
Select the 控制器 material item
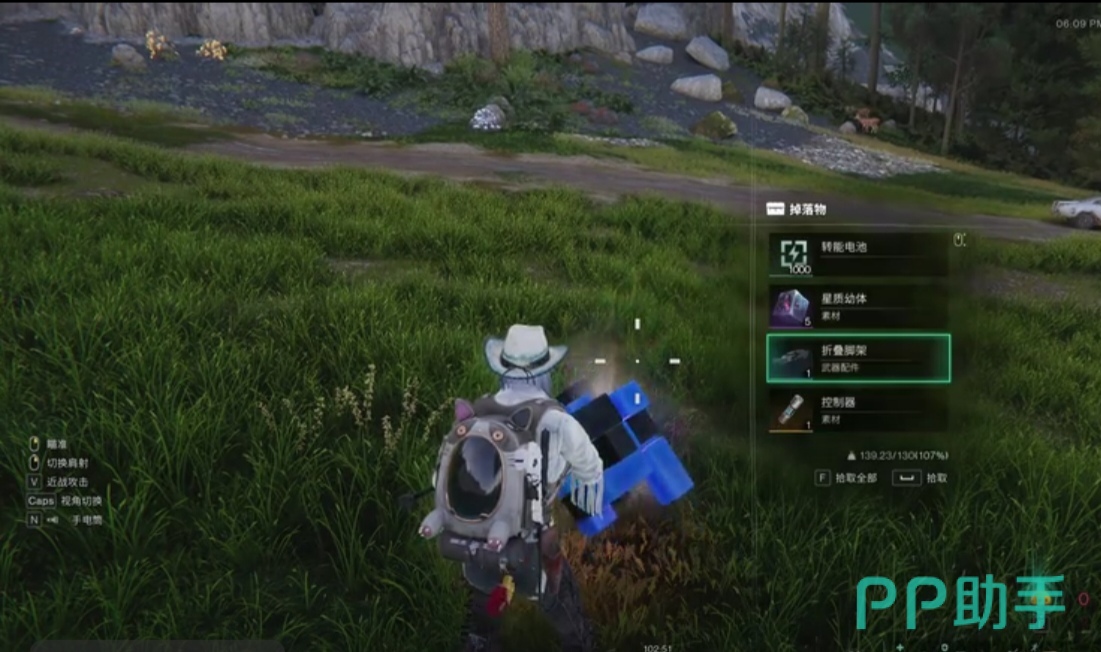(x=857, y=410)
